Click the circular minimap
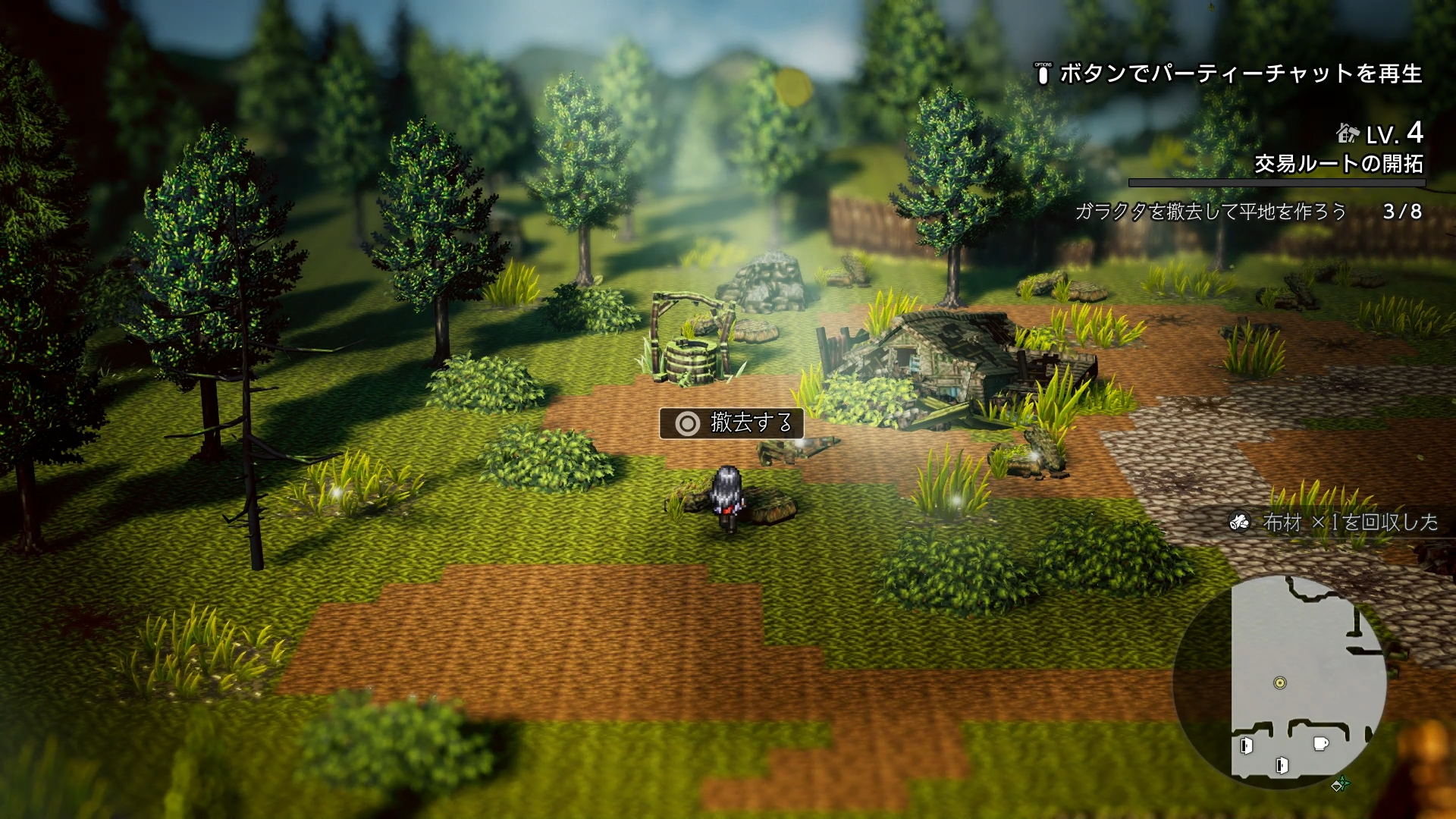The height and width of the screenshot is (819, 1456). point(1280,682)
